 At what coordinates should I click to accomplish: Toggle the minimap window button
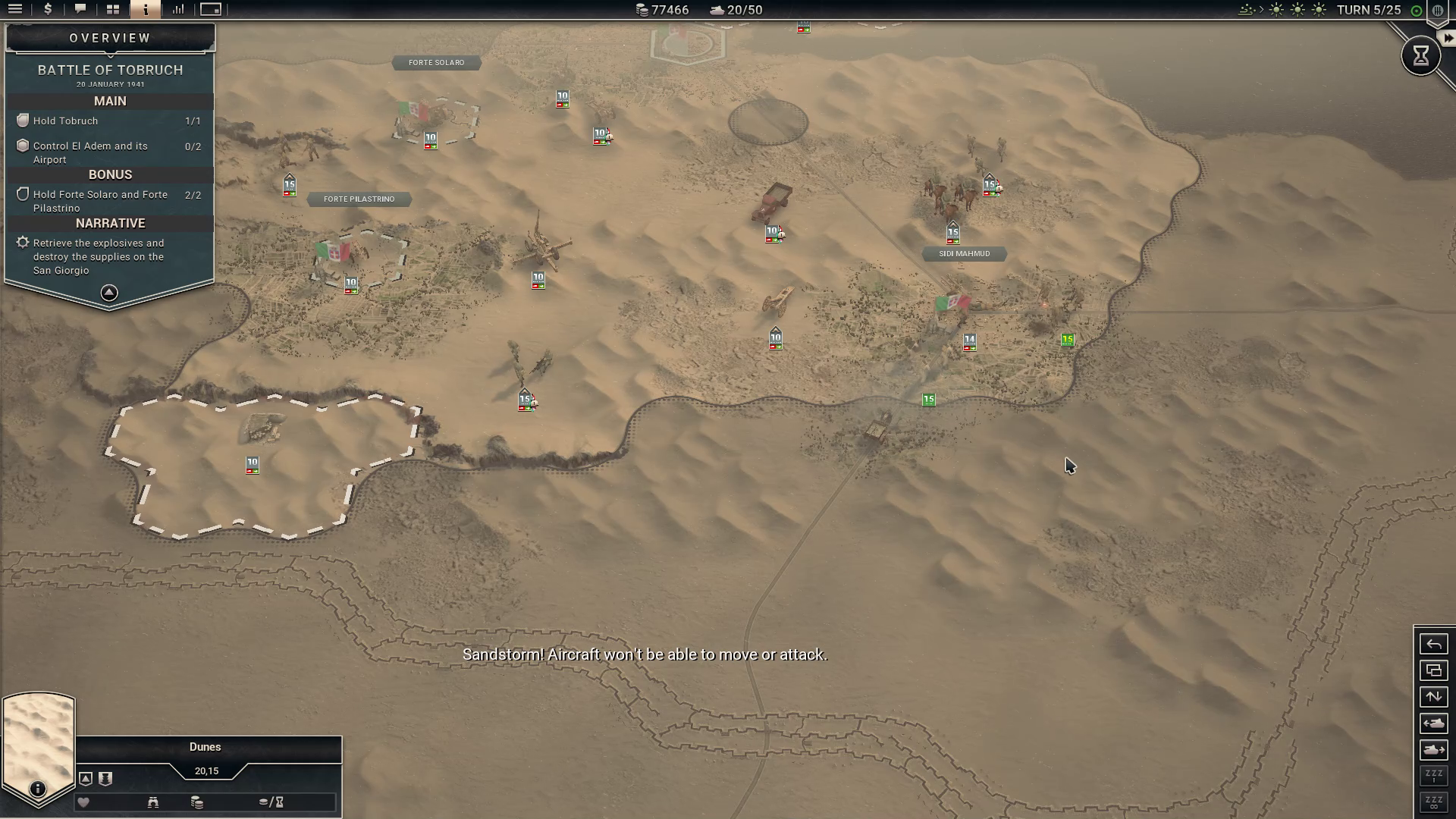pyautogui.click(x=211, y=9)
